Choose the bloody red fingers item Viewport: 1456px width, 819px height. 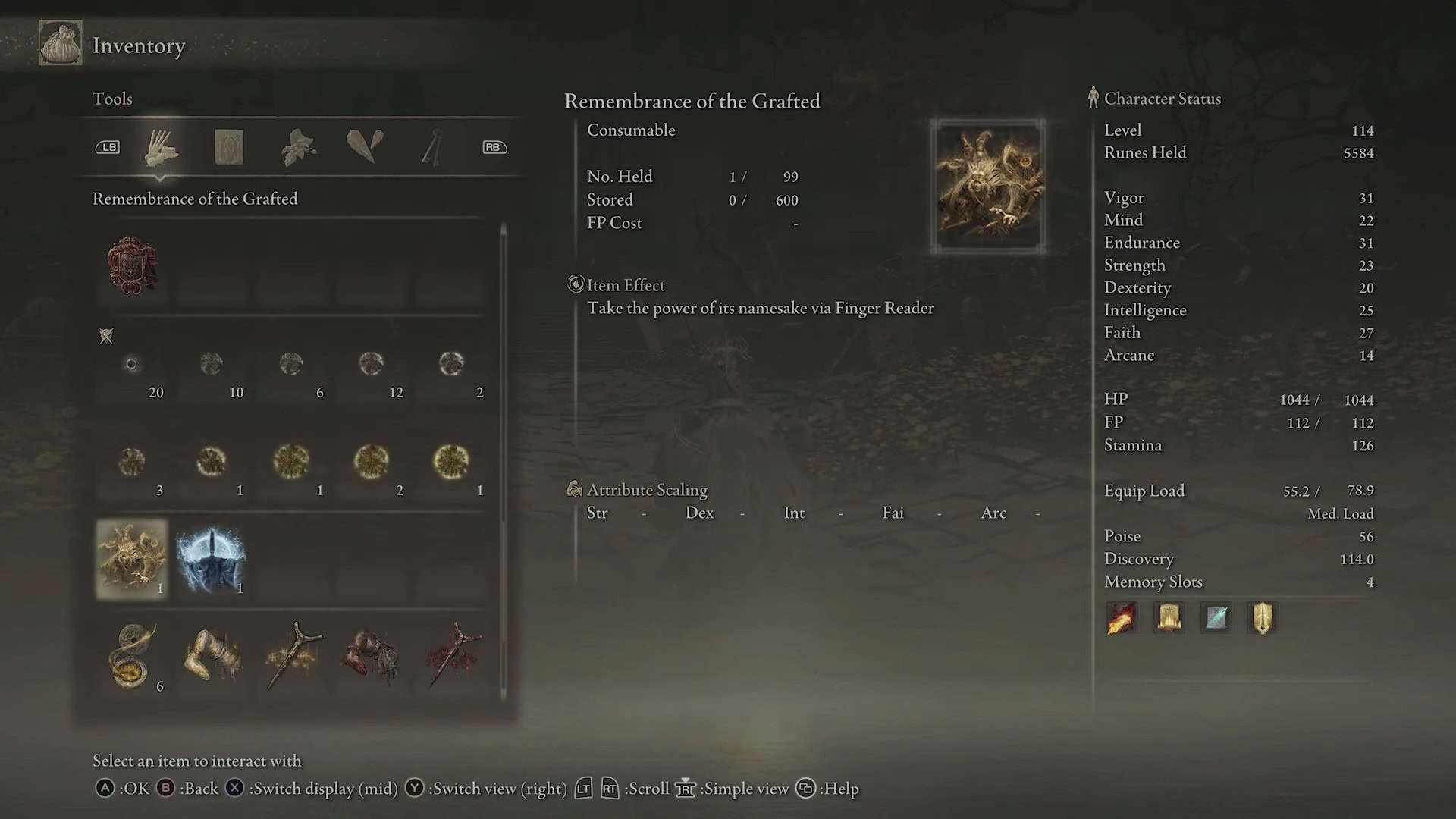click(x=371, y=657)
